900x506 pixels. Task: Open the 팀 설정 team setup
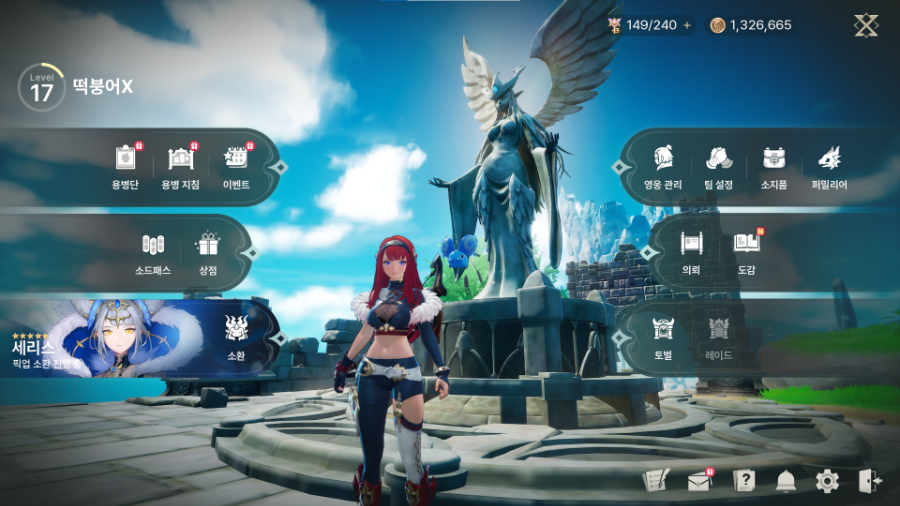pos(719,165)
